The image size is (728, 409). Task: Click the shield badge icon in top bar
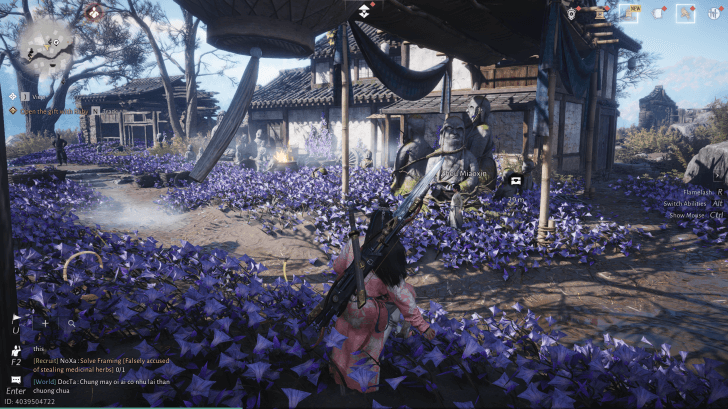[571, 13]
